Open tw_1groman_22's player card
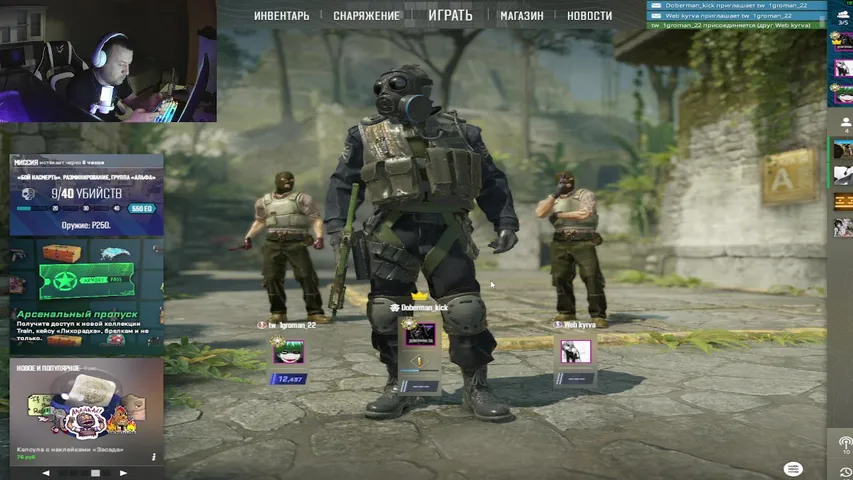Viewport: 853px width, 480px height. pos(288,351)
